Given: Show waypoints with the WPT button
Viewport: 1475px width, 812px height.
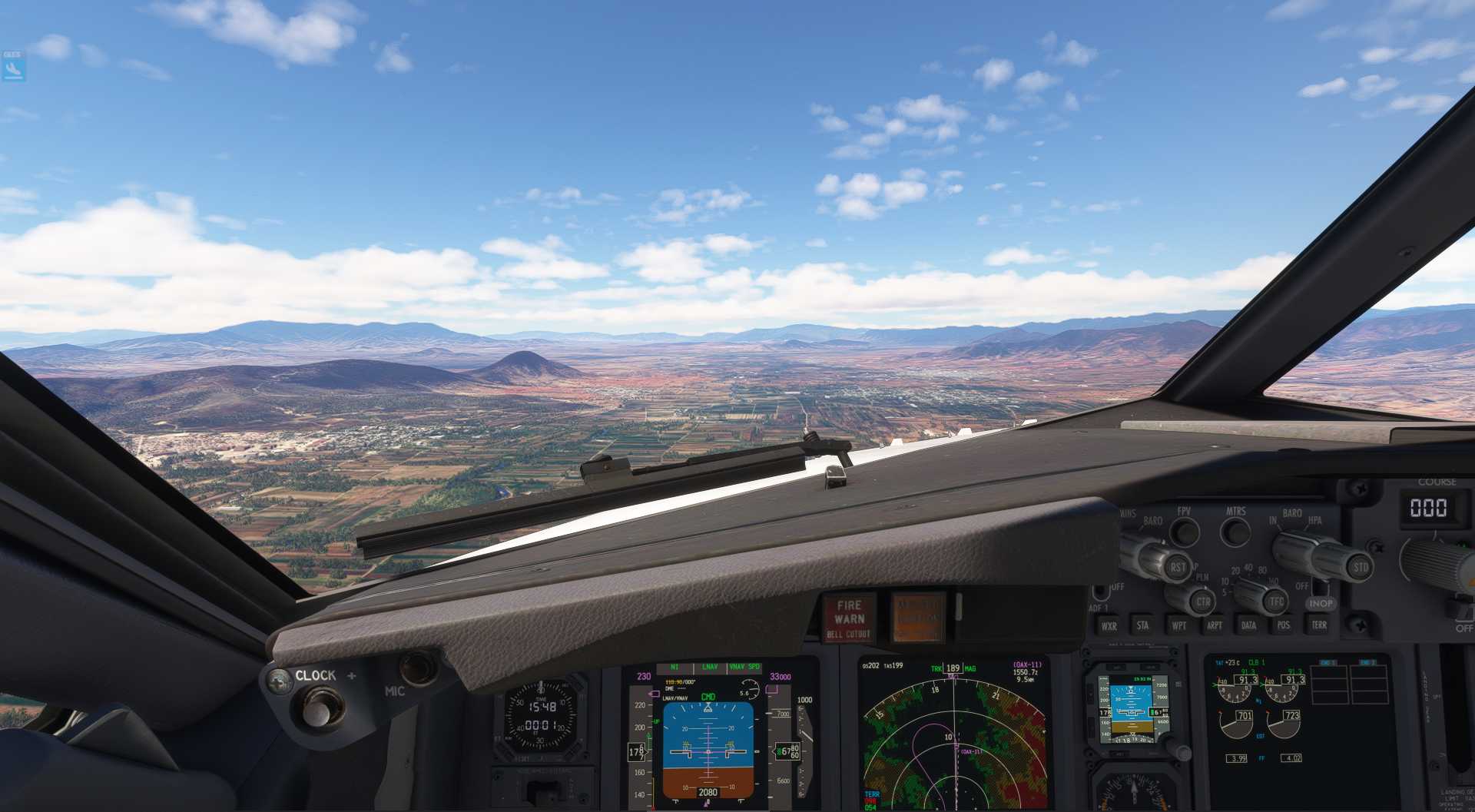Looking at the screenshot, I should [1178, 625].
